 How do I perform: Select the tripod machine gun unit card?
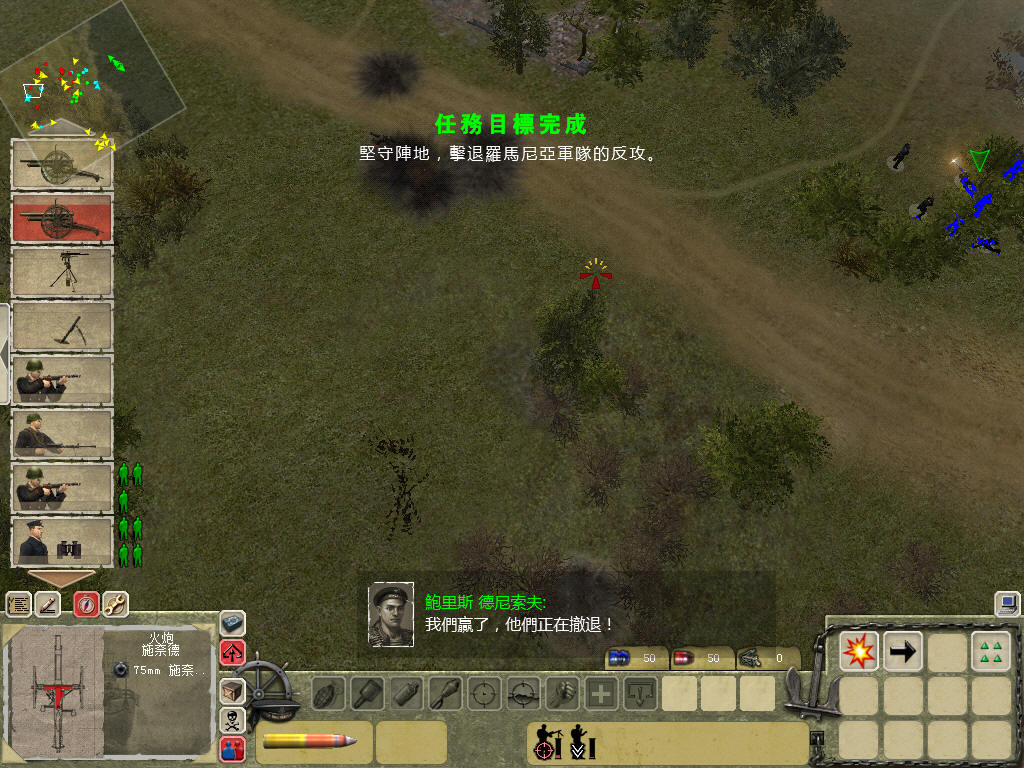pyautogui.click(x=62, y=272)
